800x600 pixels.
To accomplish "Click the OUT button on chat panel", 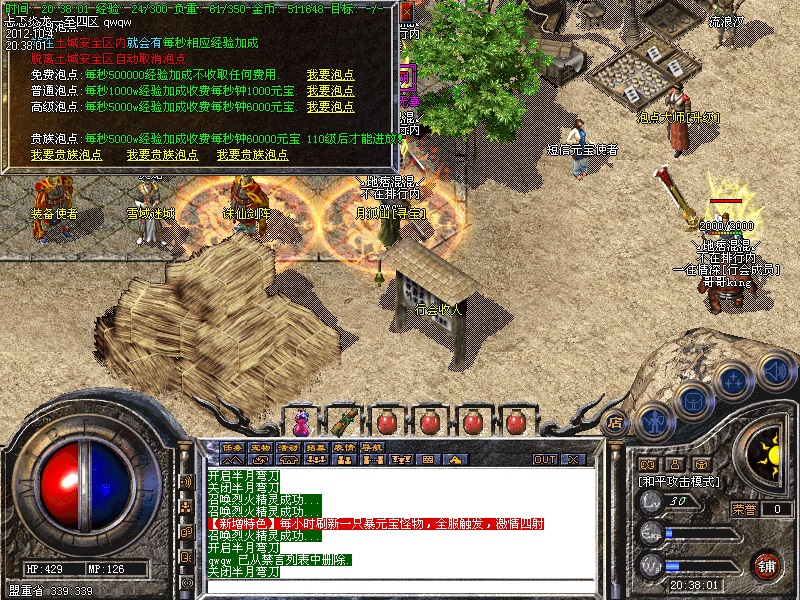I will pyautogui.click(x=544, y=459).
